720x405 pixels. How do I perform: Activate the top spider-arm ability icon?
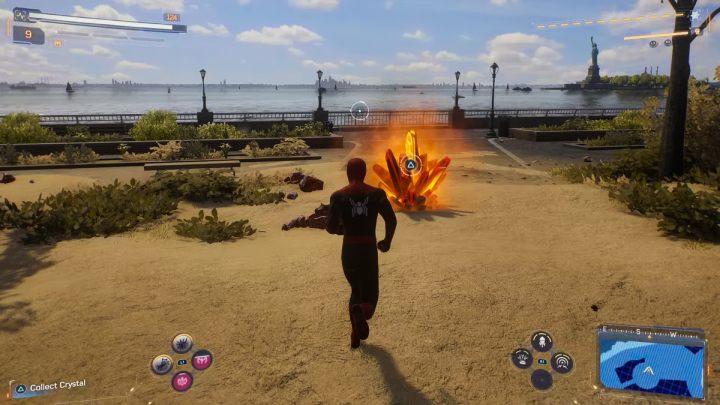pos(182,343)
